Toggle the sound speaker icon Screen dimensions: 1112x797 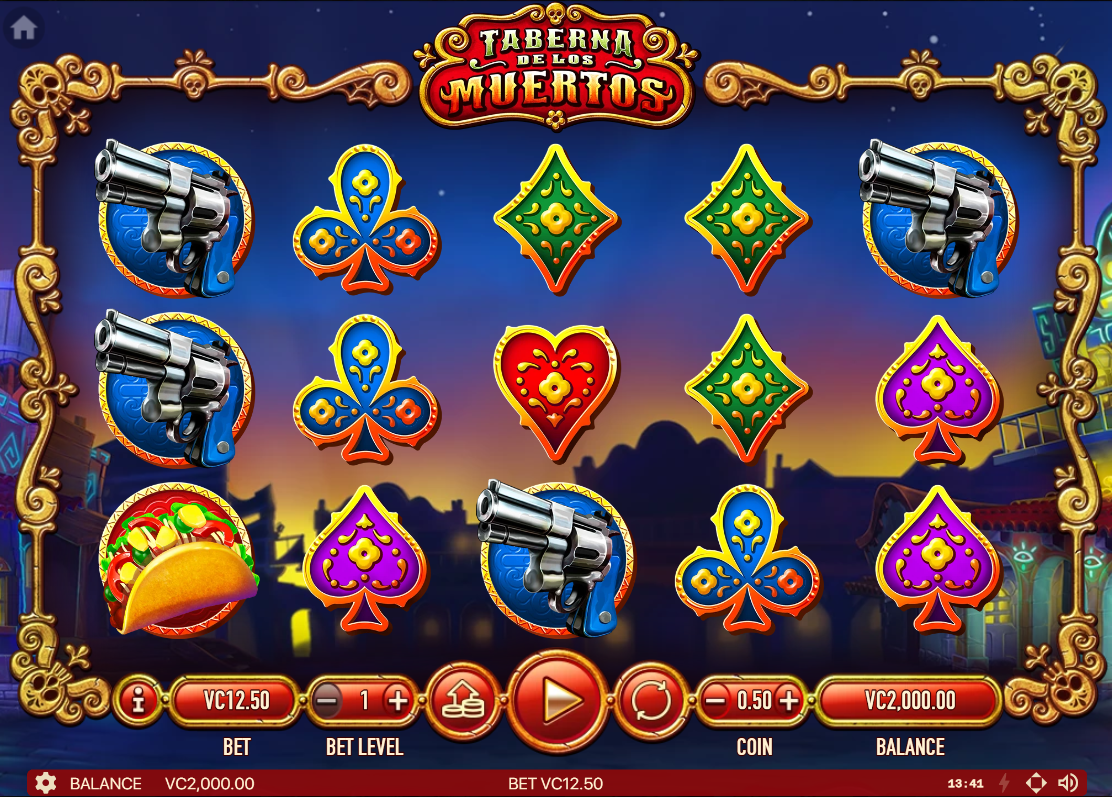pyautogui.click(x=1068, y=783)
